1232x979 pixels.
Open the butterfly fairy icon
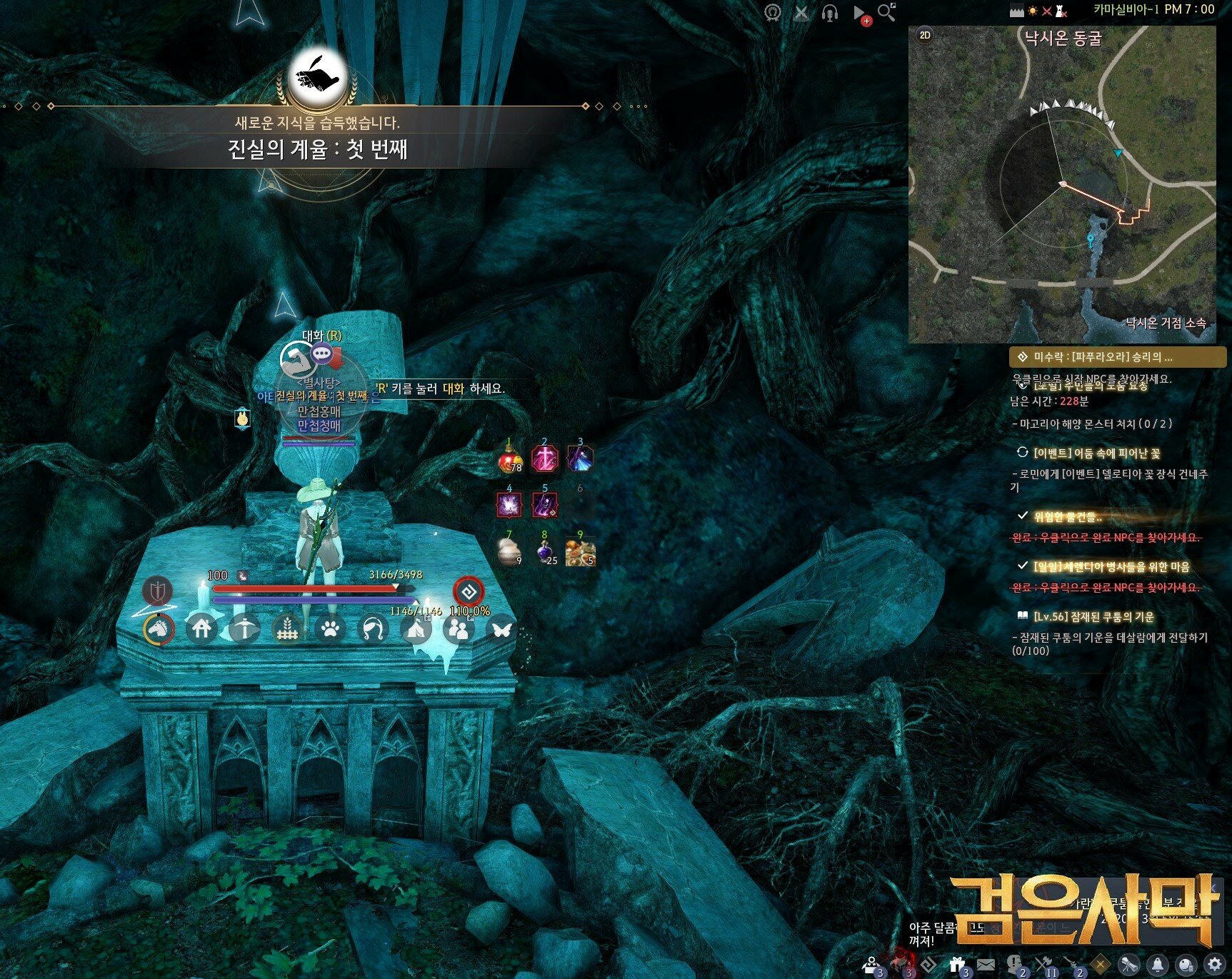502,629
